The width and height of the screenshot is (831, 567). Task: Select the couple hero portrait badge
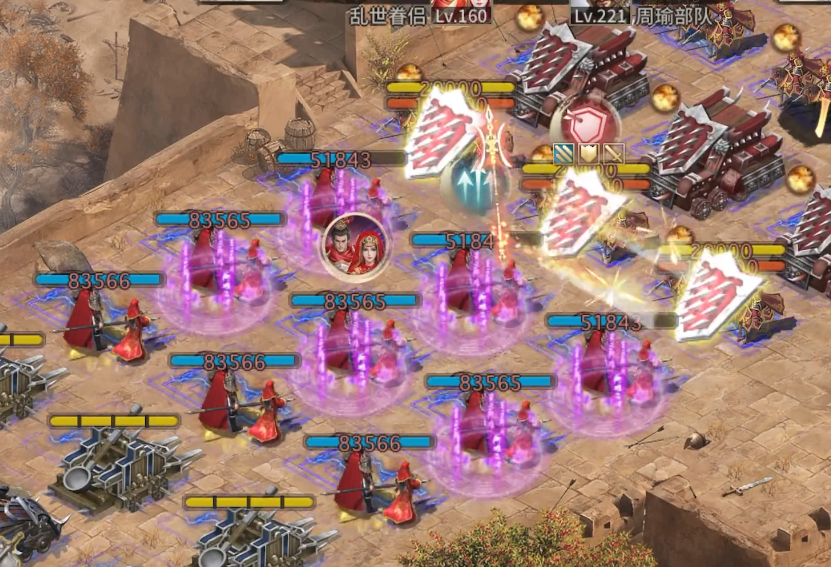354,247
